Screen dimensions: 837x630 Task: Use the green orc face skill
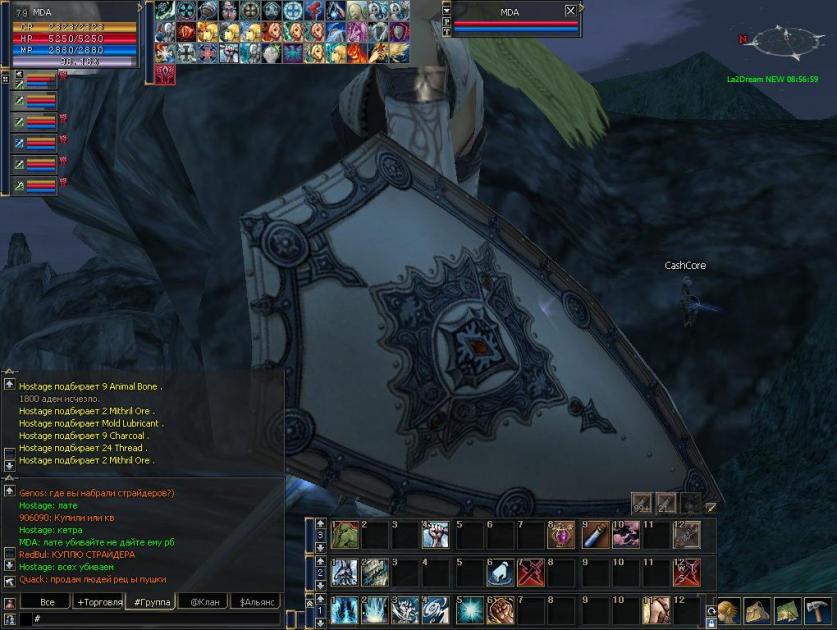(x=344, y=536)
